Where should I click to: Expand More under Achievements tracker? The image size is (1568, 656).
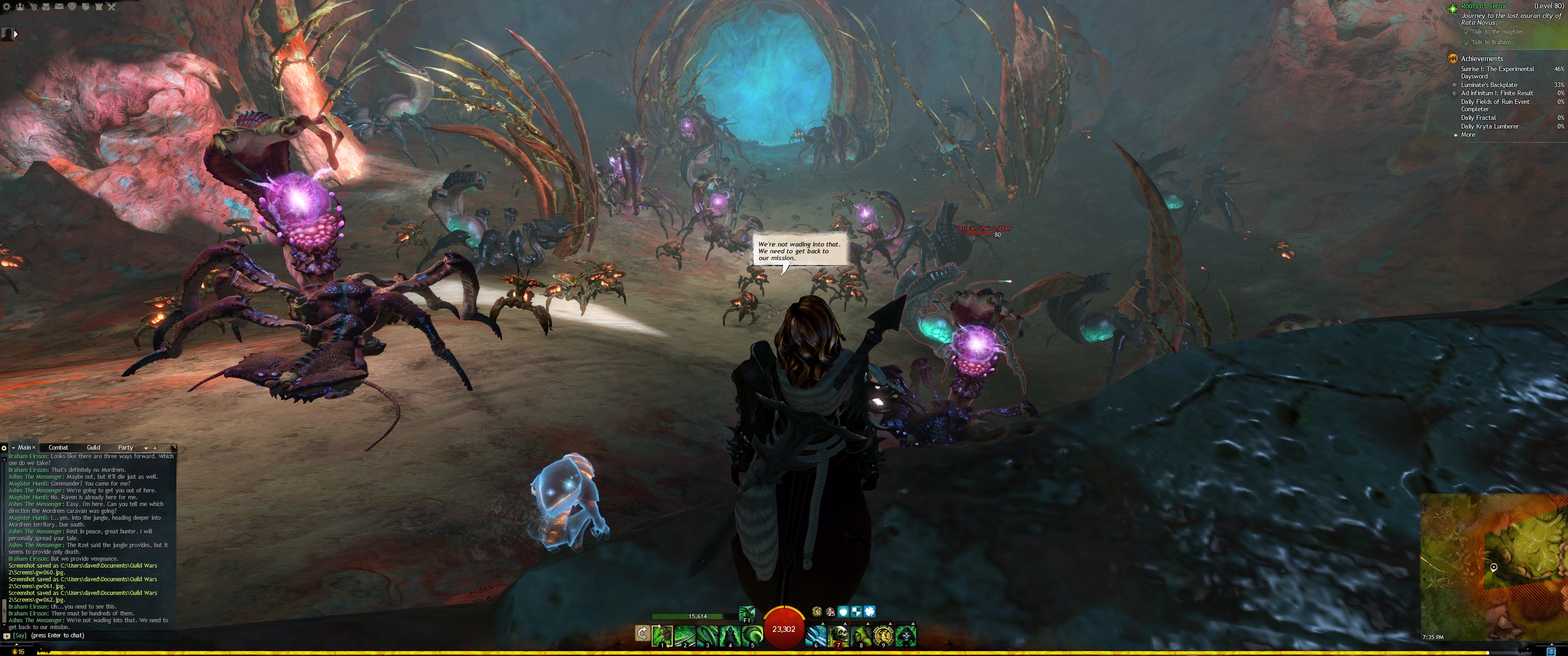coord(1468,135)
